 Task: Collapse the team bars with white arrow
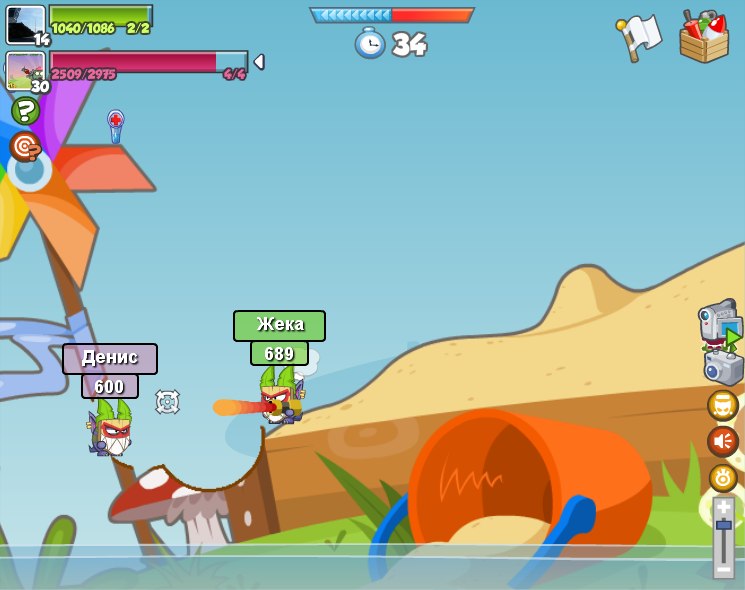point(259,62)
